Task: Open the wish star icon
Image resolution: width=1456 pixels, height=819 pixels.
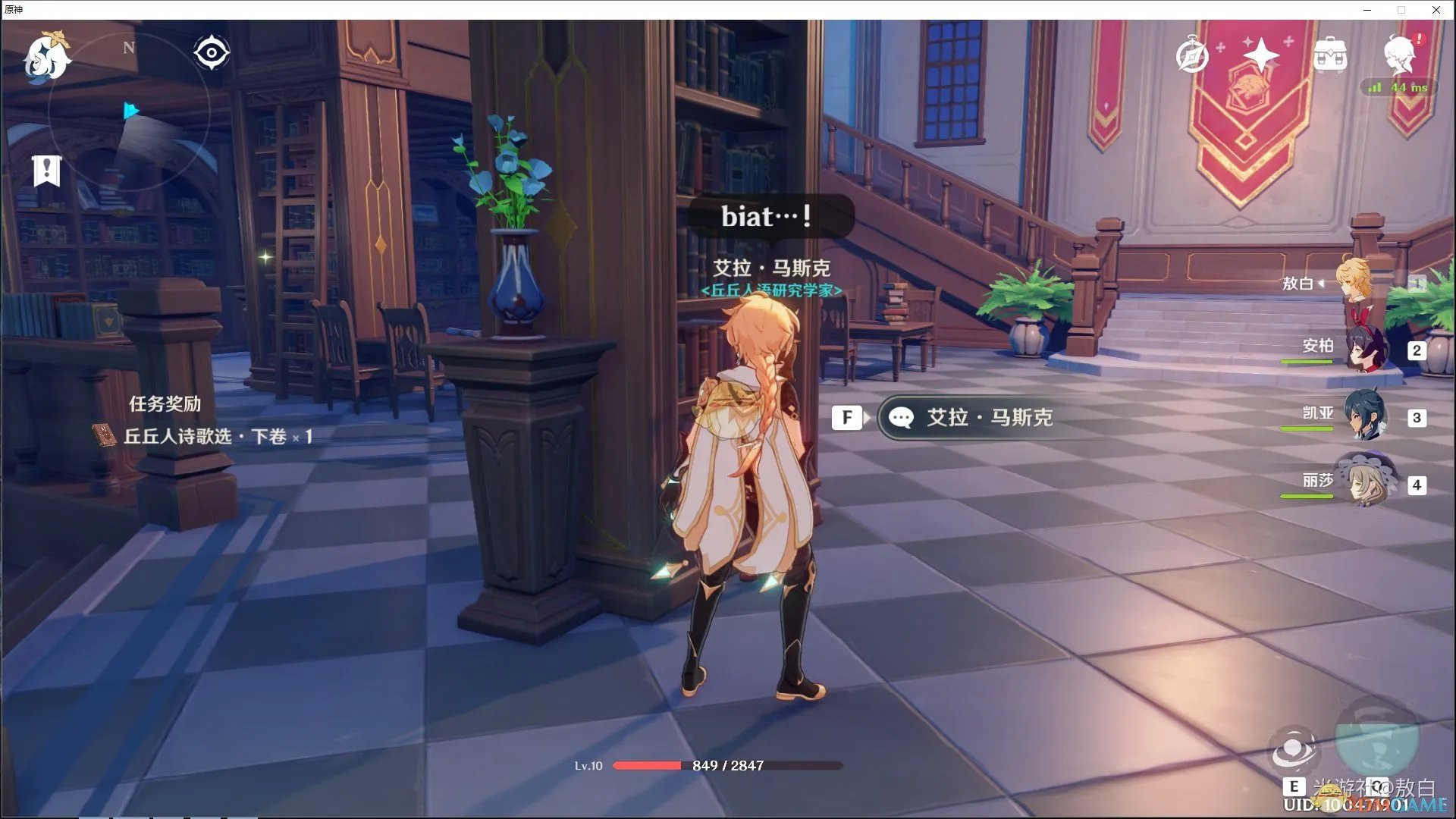Action: (x=1260, y=55)
